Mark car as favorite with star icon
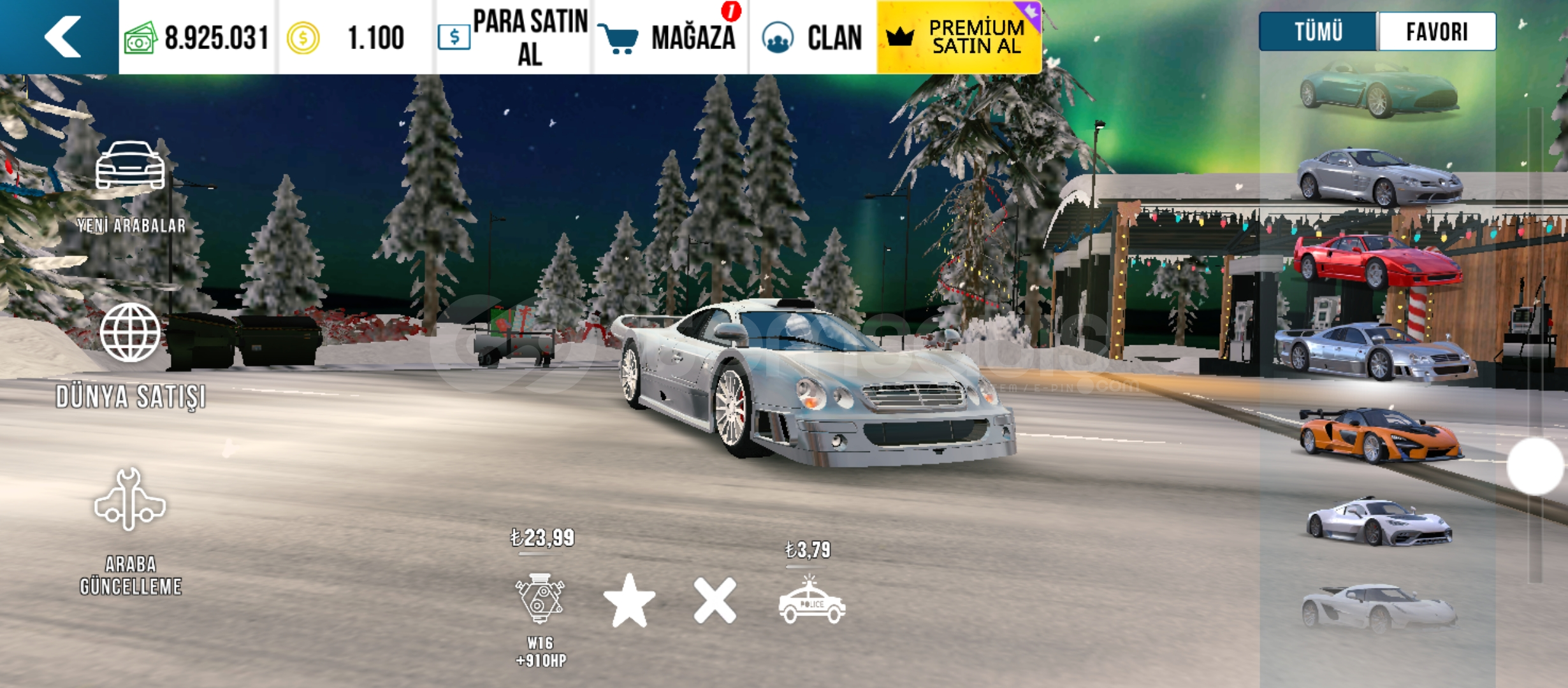Image resolution: width=1568 pixels, height=688 pixels. point(629,601)
